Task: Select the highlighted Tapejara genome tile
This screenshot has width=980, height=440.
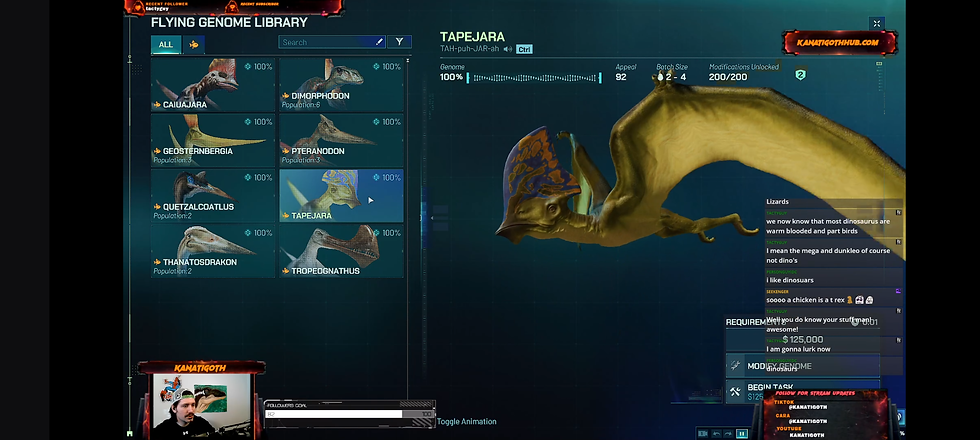Action: coord(341,195)
